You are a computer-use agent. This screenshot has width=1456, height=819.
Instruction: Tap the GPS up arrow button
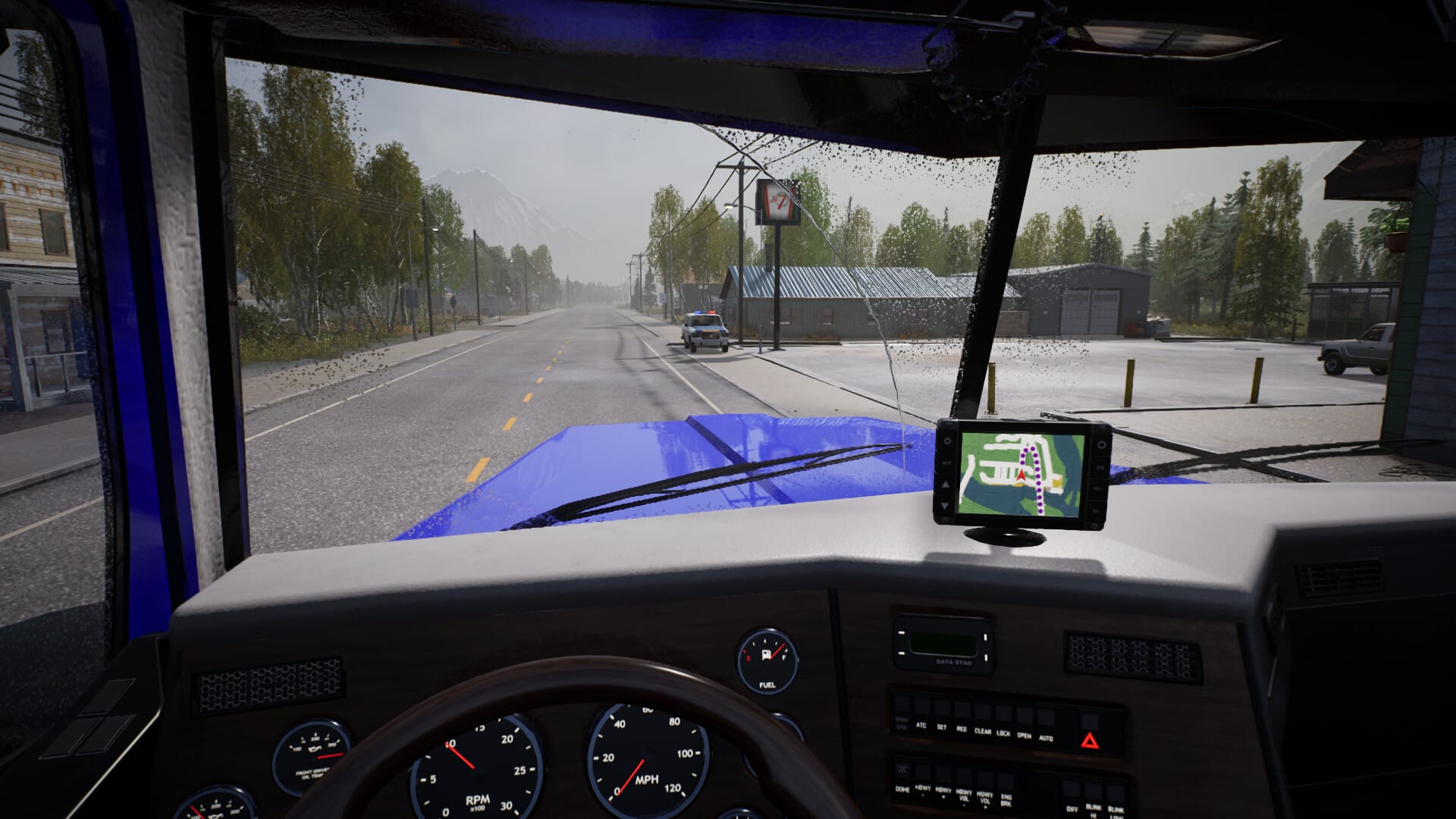click(945, 485)
